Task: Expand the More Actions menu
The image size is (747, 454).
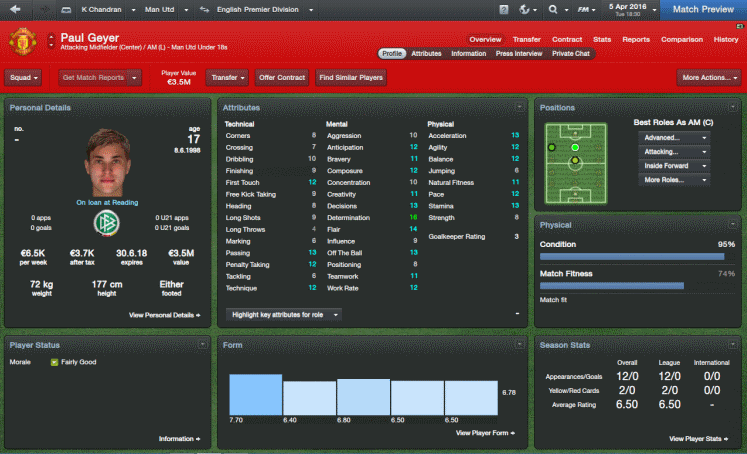Action: pos(708,77)
